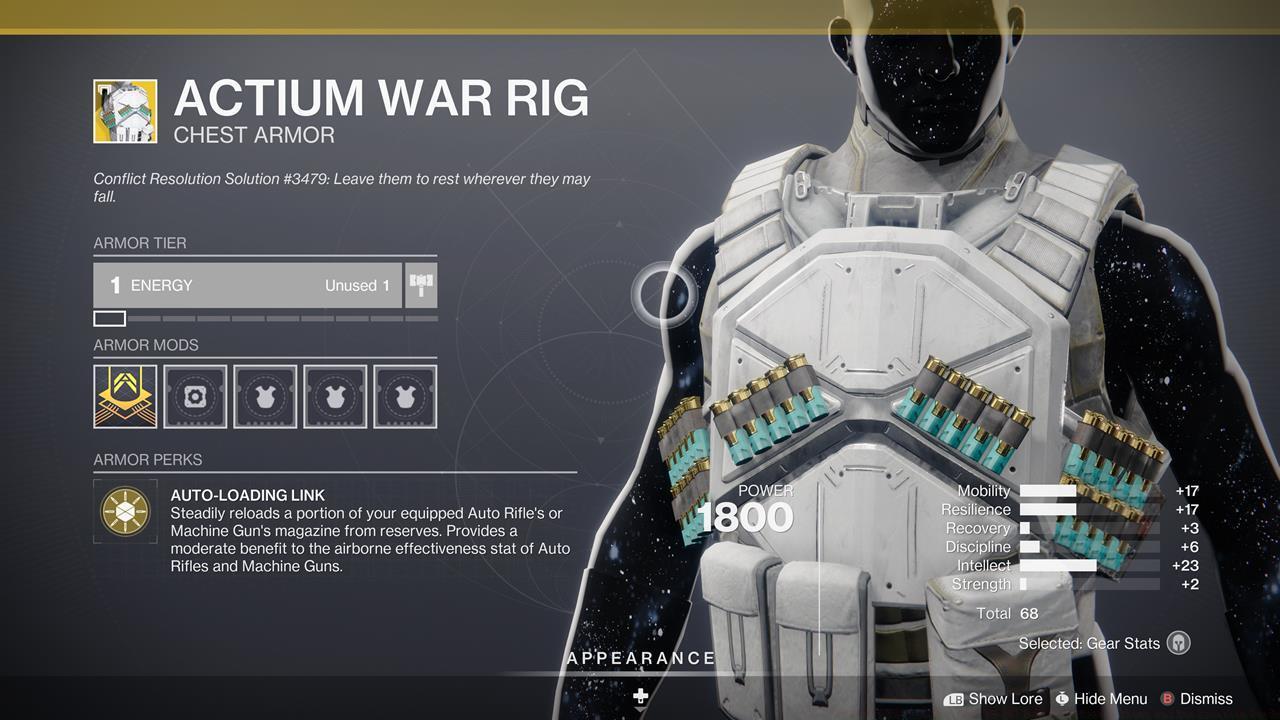Open the second armor mod socket

pos(194,397)
